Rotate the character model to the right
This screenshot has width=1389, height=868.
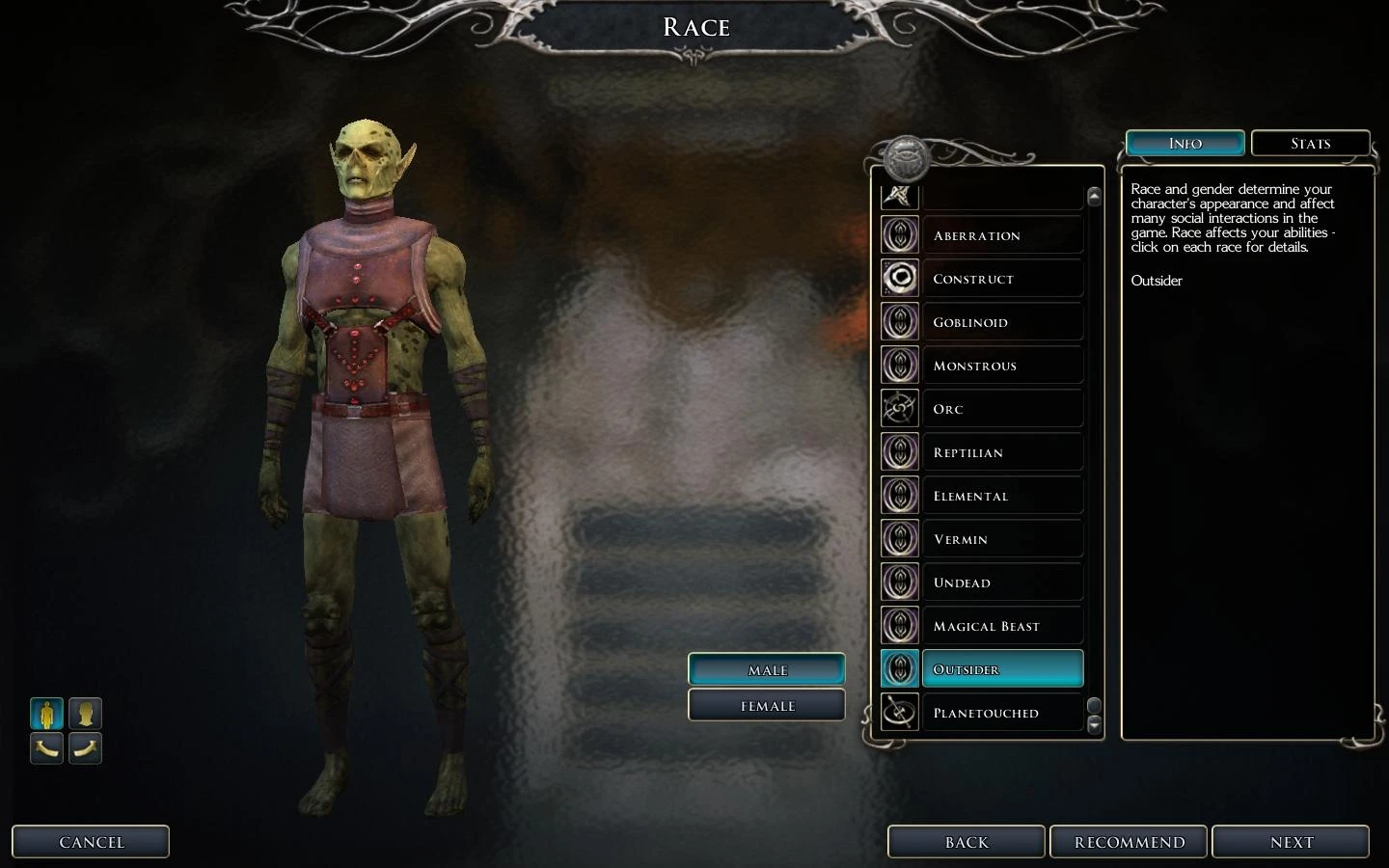(85, 748)
